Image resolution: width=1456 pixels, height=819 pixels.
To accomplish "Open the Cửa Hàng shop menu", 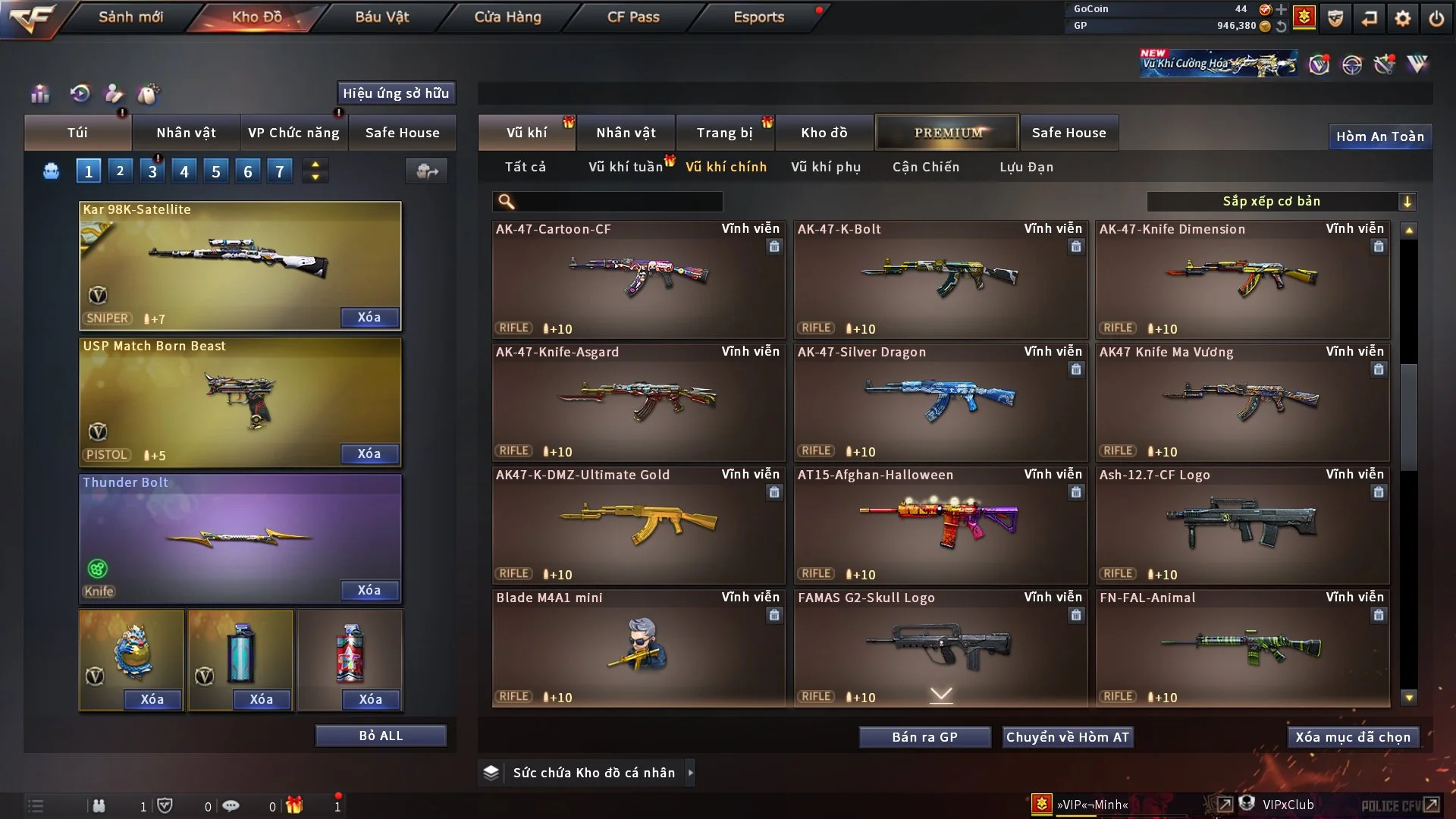I will 507,17.
